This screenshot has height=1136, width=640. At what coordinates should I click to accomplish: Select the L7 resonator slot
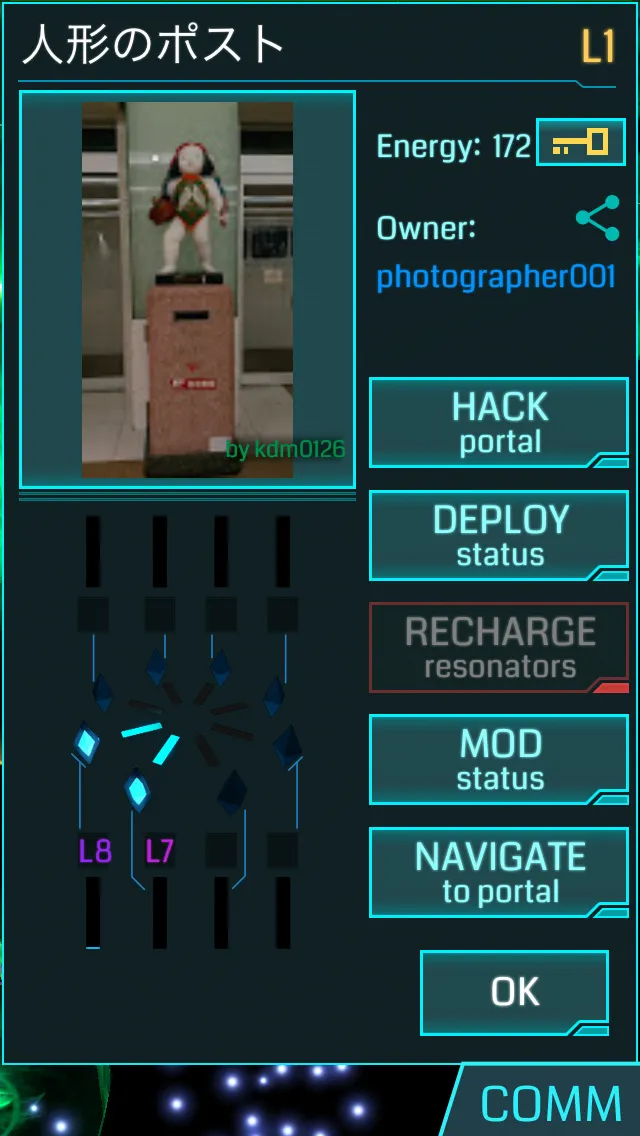click(x=160, y=851)
